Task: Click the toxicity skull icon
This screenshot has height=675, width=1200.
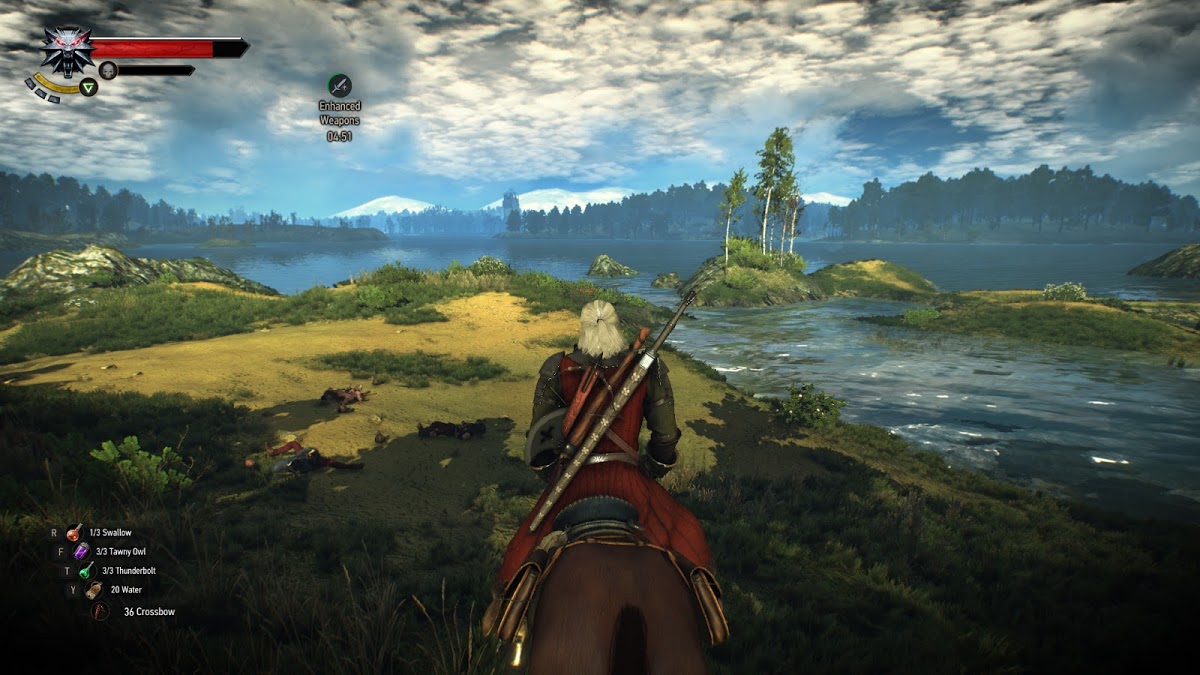Action: (x=108, y=70)
